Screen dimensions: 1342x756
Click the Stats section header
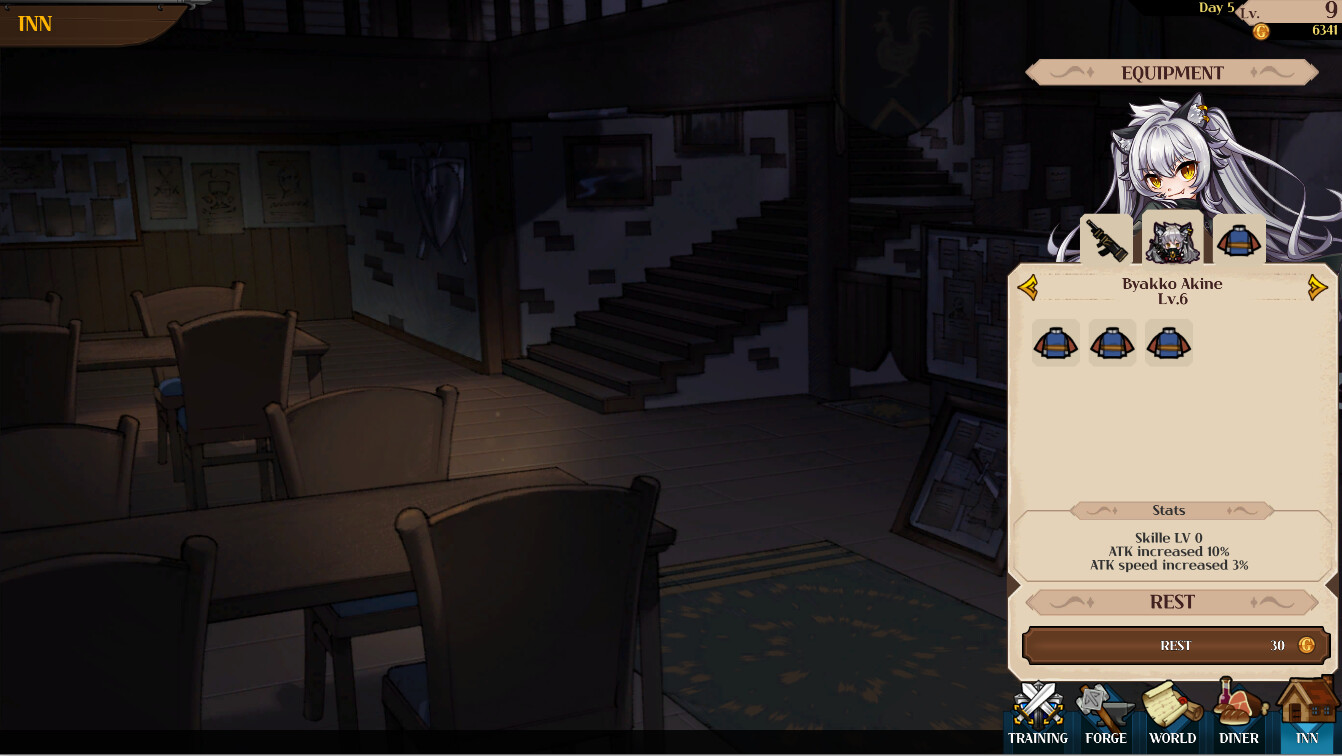click(x=1172, y=510)
